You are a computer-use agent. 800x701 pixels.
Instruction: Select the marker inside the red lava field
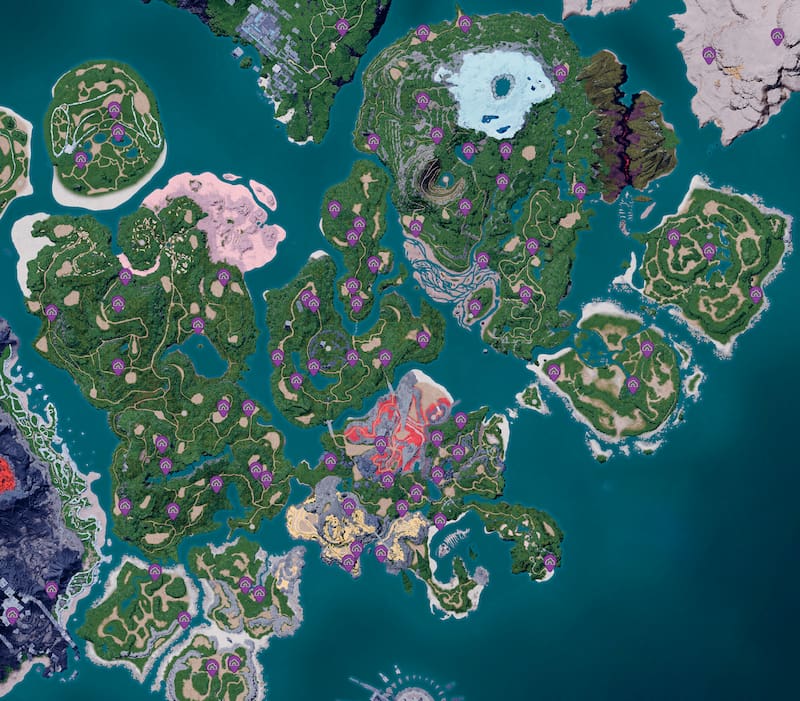coord(381,443)
